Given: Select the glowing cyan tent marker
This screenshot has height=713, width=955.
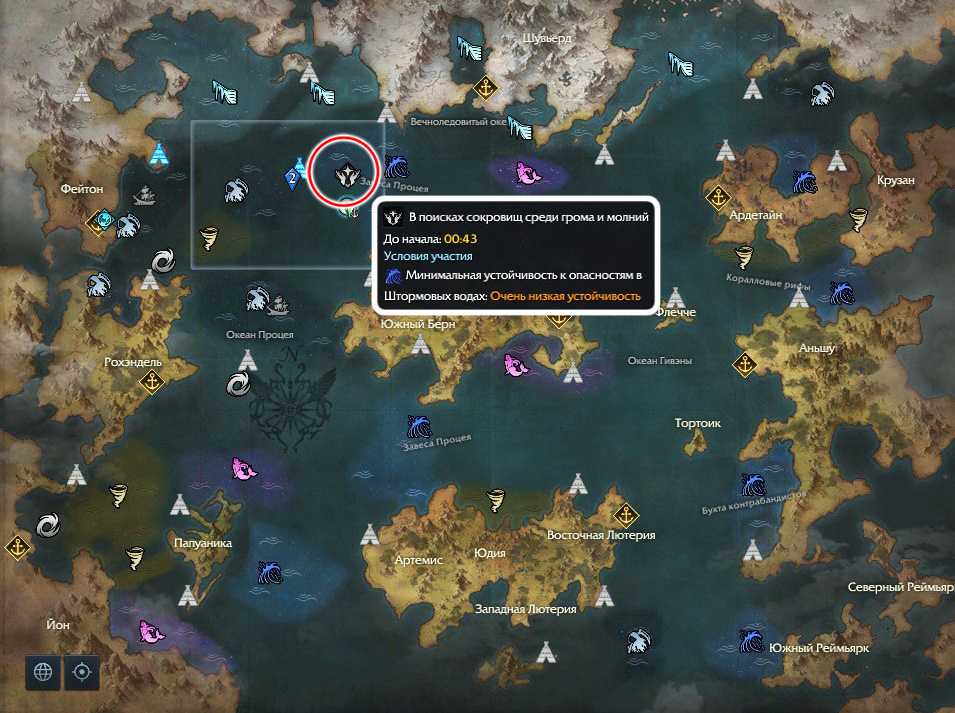Looking at the screenshot, I should (158, 154).
